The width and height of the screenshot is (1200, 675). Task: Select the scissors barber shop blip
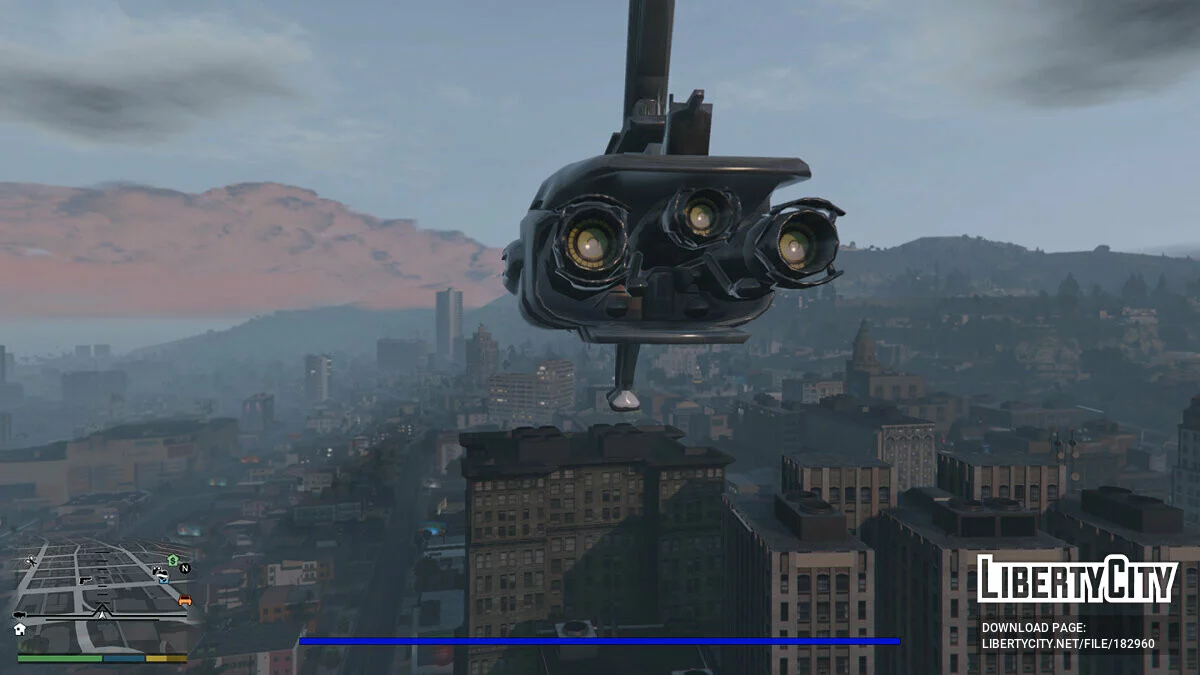pos(32,561)
